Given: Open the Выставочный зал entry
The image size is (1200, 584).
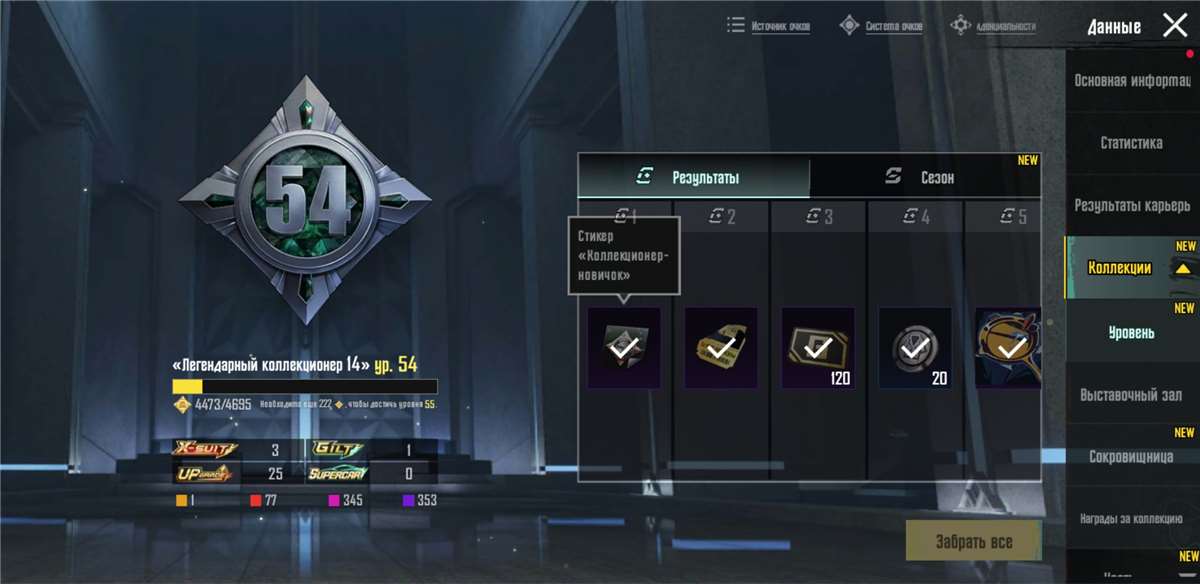Looking at the screenshot, I should 1131,394.
